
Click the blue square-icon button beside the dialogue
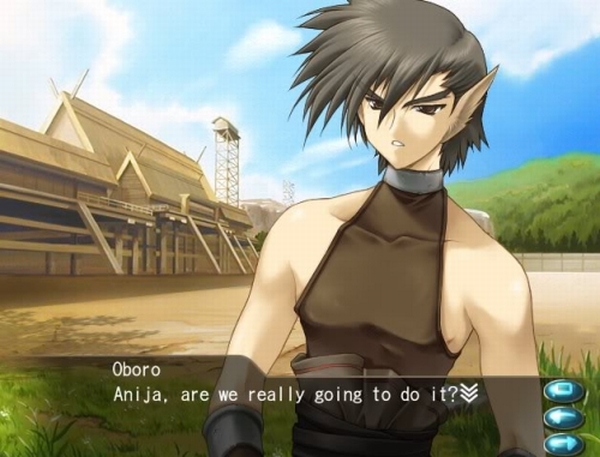click(565, 390)
